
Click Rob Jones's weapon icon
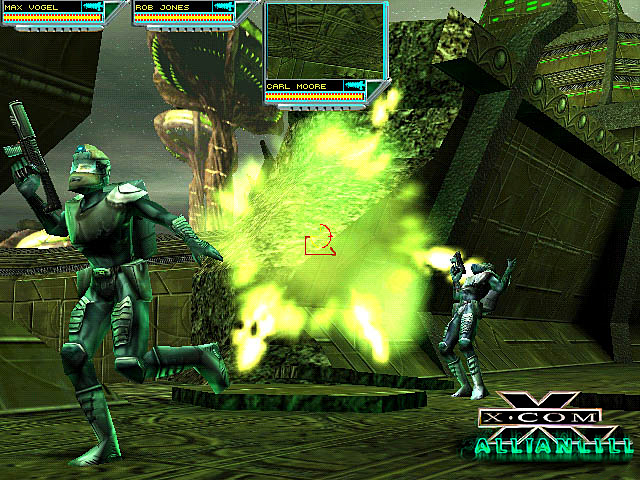click(224, 7)
